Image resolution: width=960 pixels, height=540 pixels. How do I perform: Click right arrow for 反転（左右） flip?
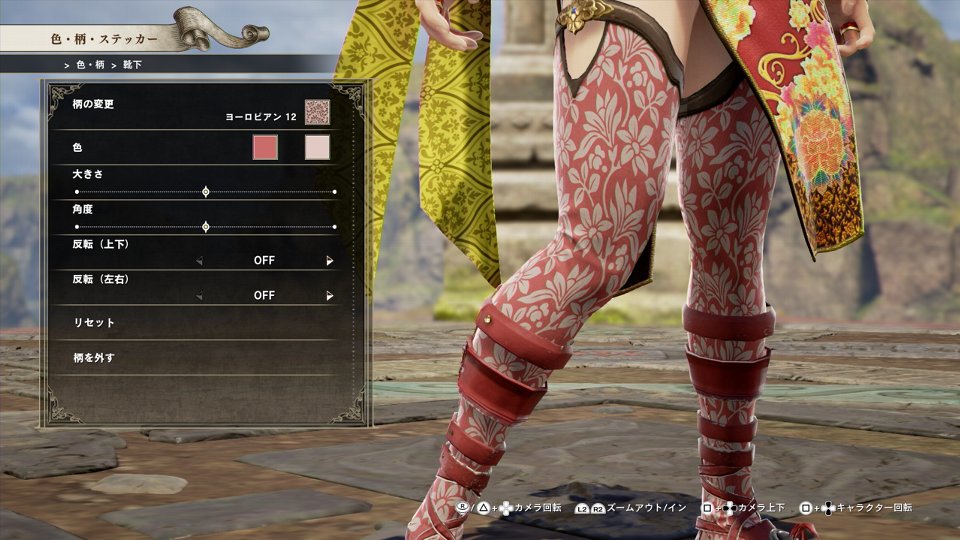point(329,296)
